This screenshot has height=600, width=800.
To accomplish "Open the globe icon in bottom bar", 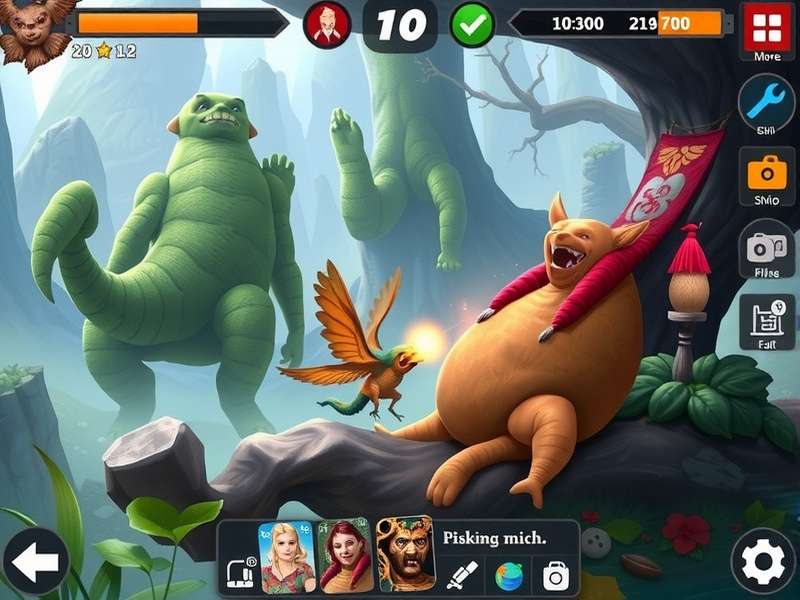I will click(509, 576).
